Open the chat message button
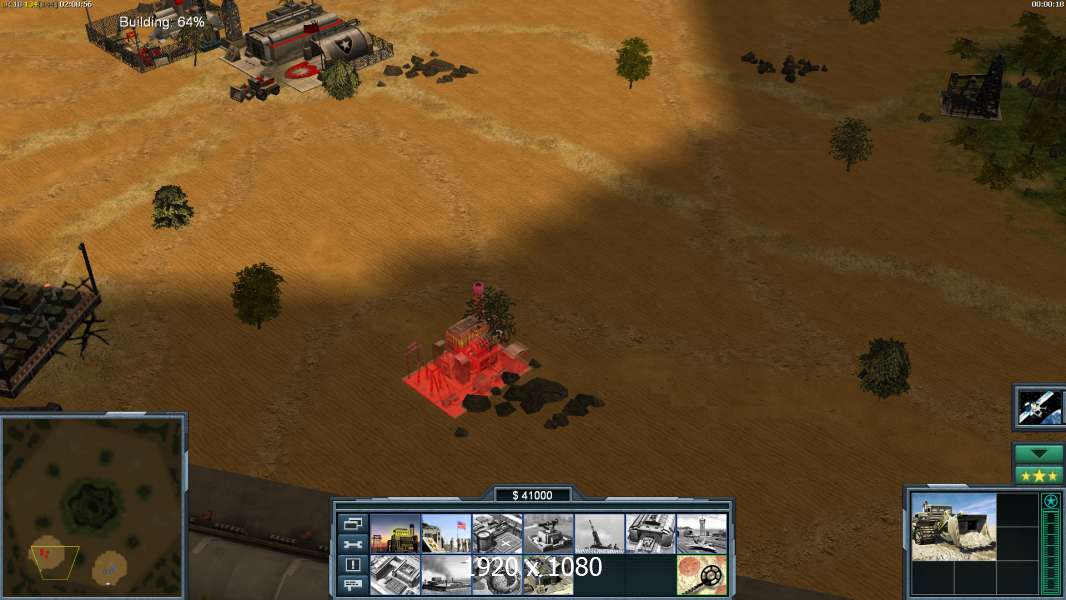The height and width of the screenshot is (600, 1066). coord(352,585)
